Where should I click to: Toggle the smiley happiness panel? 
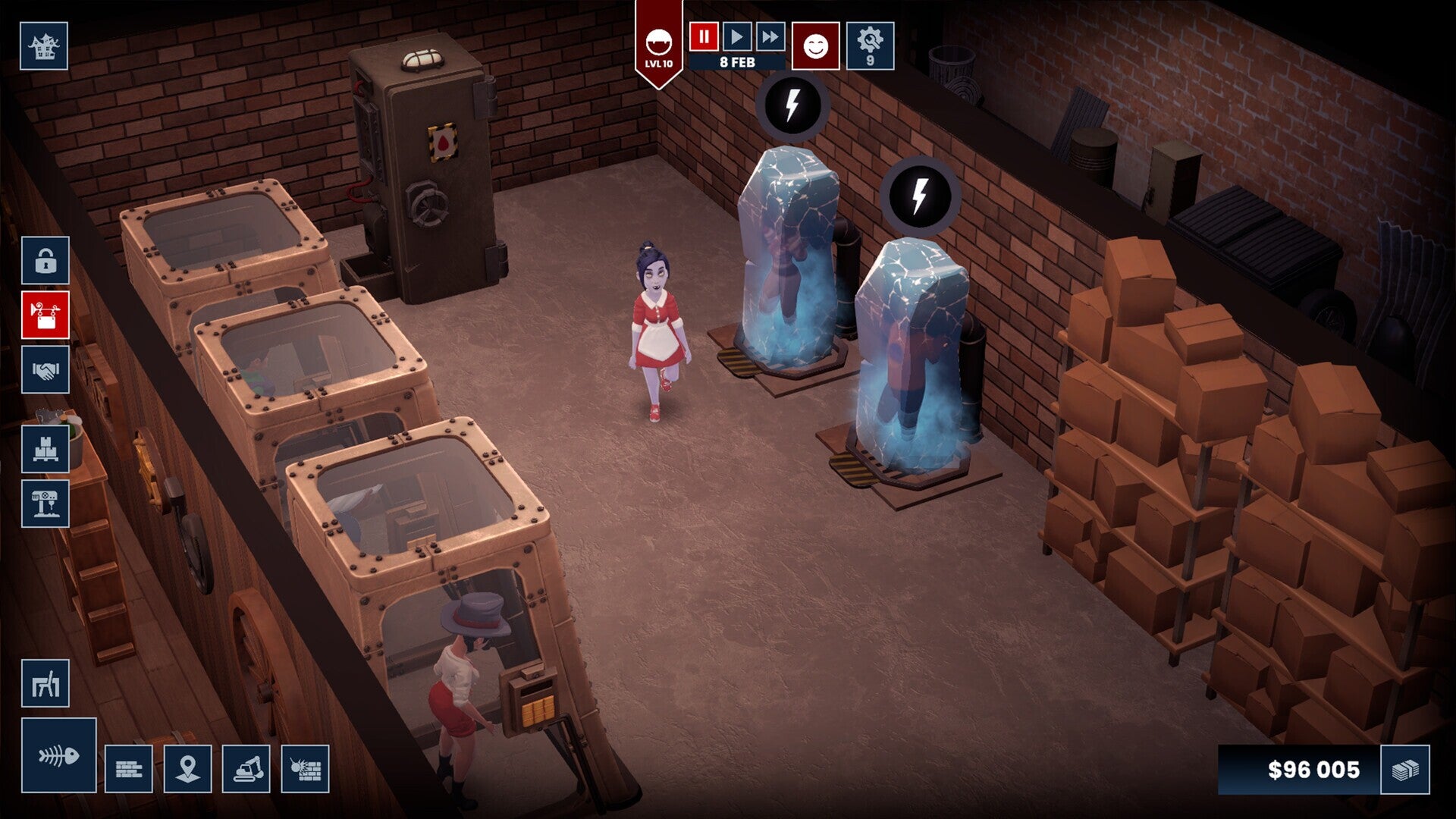click(817, 44)
